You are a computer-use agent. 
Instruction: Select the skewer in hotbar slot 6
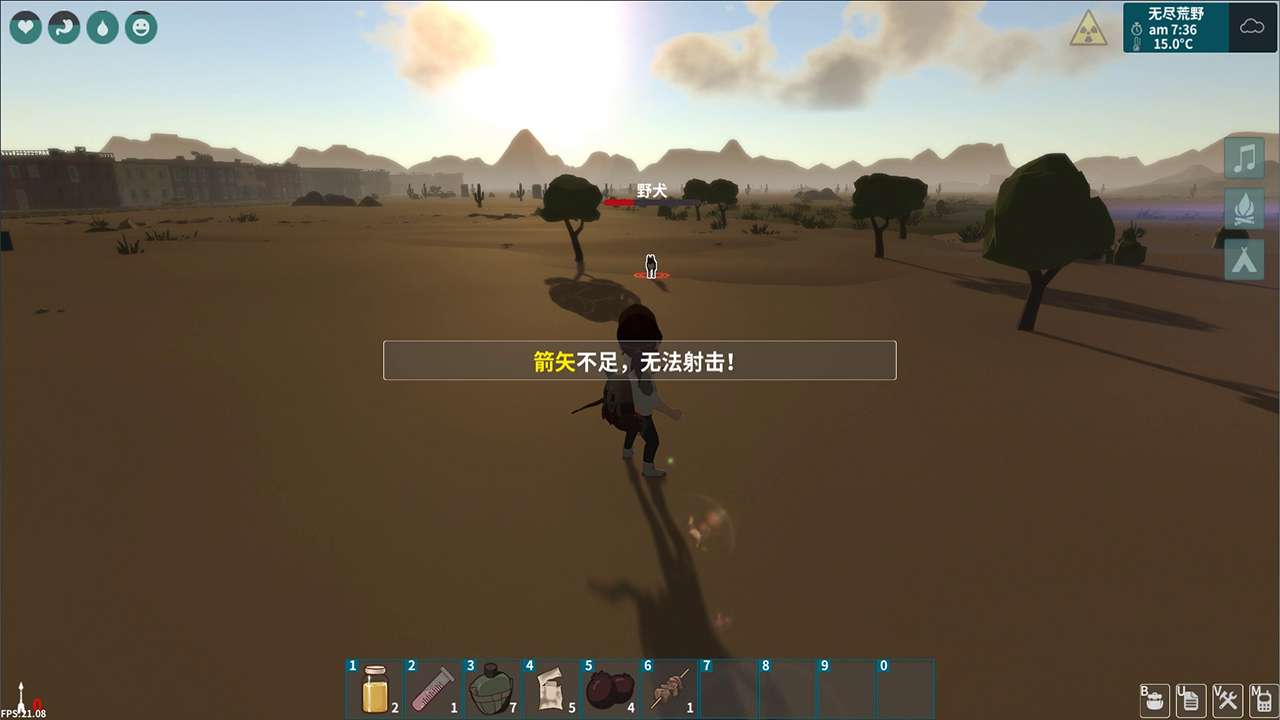point(668,689)
